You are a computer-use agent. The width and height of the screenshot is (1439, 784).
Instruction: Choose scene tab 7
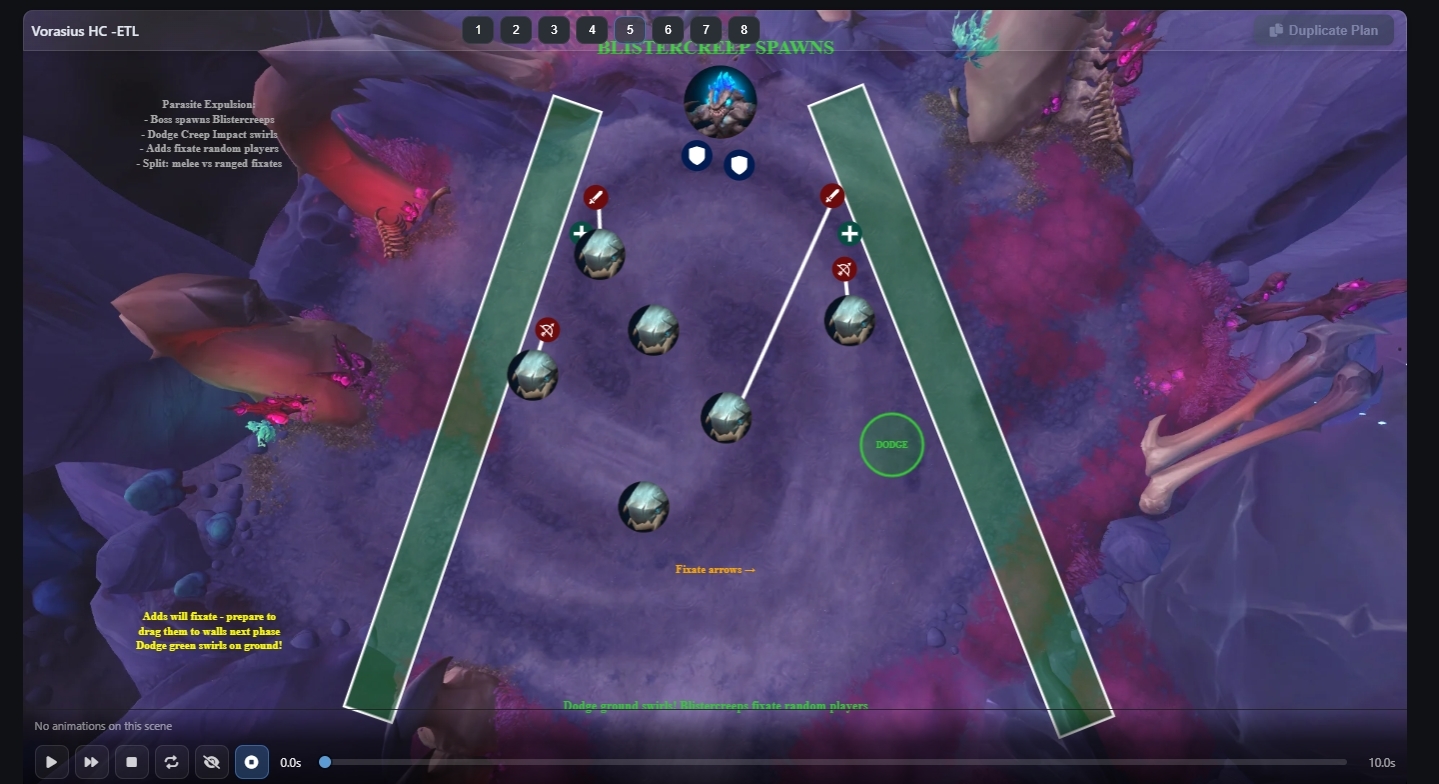coord(706,30)
